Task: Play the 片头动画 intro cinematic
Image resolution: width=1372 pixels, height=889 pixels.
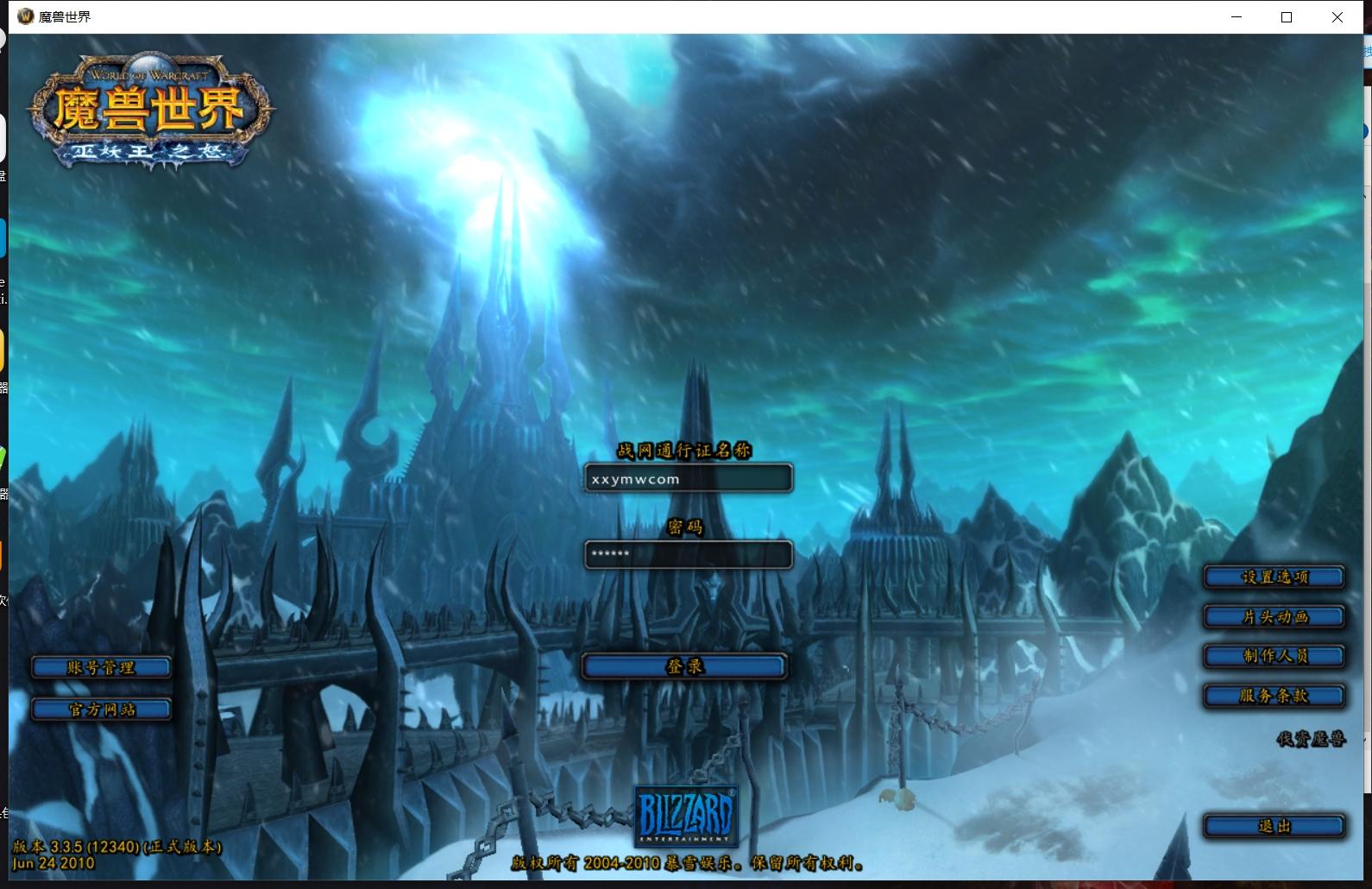Action: point(1274,617)
